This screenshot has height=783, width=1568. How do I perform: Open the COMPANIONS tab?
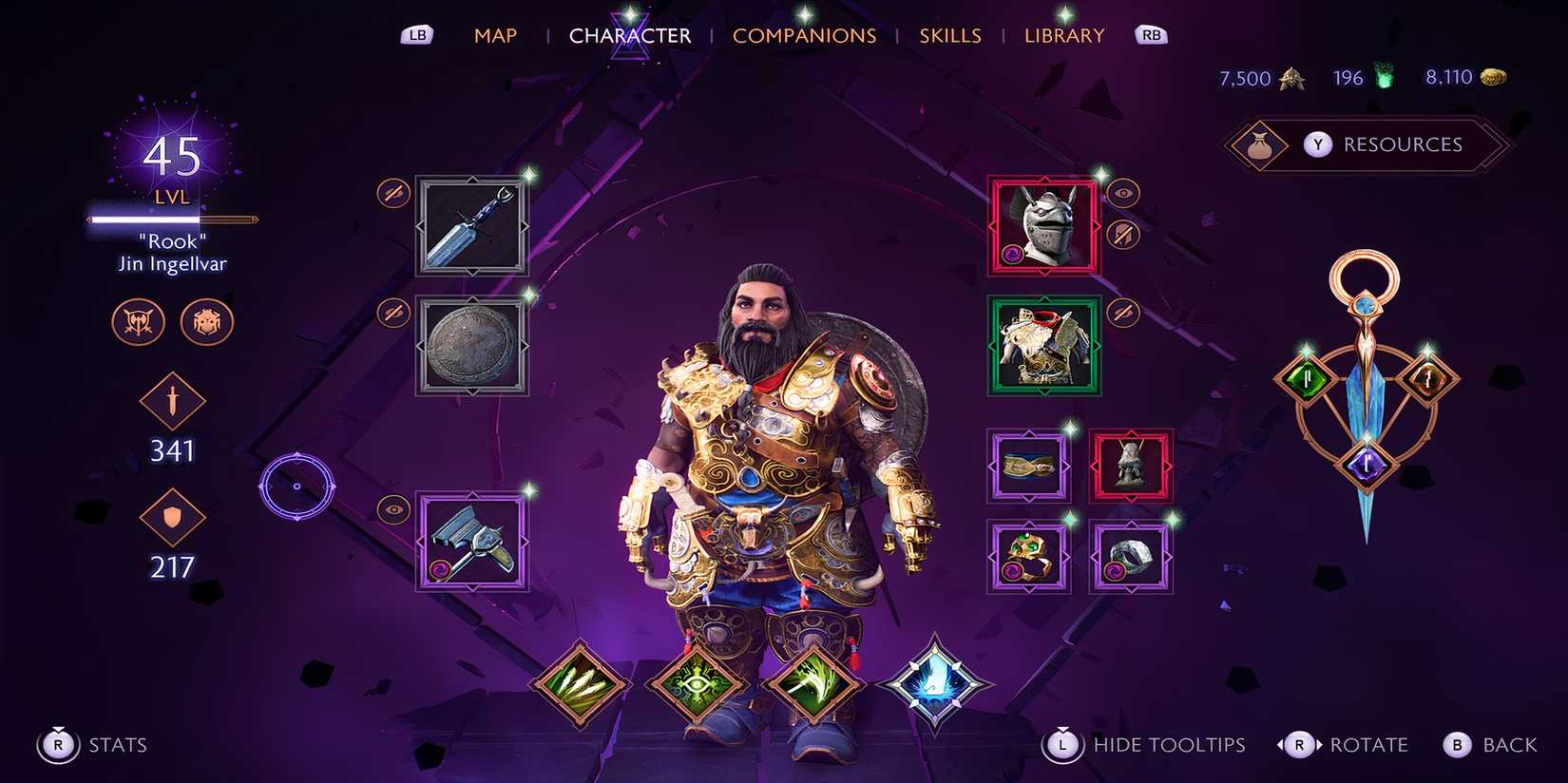coord(805,35)
